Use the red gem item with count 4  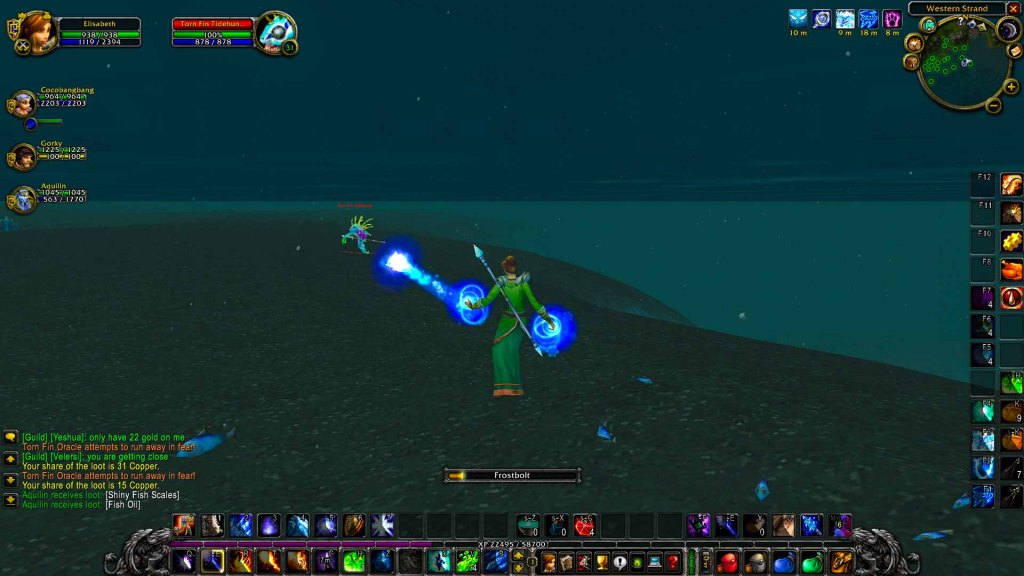coord(584,525)
